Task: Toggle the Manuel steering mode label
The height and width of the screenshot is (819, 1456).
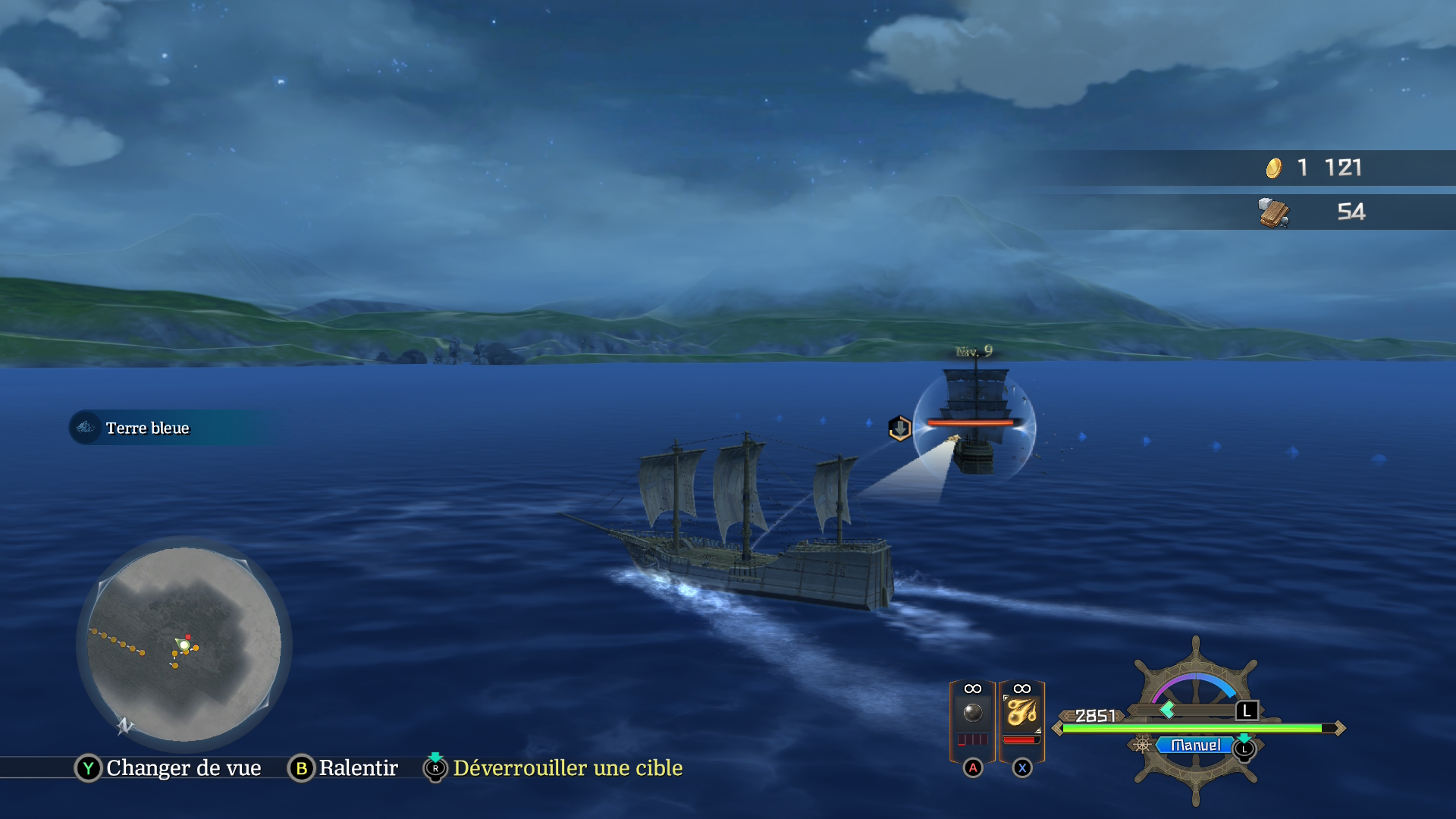Action: coord(1195,745)
